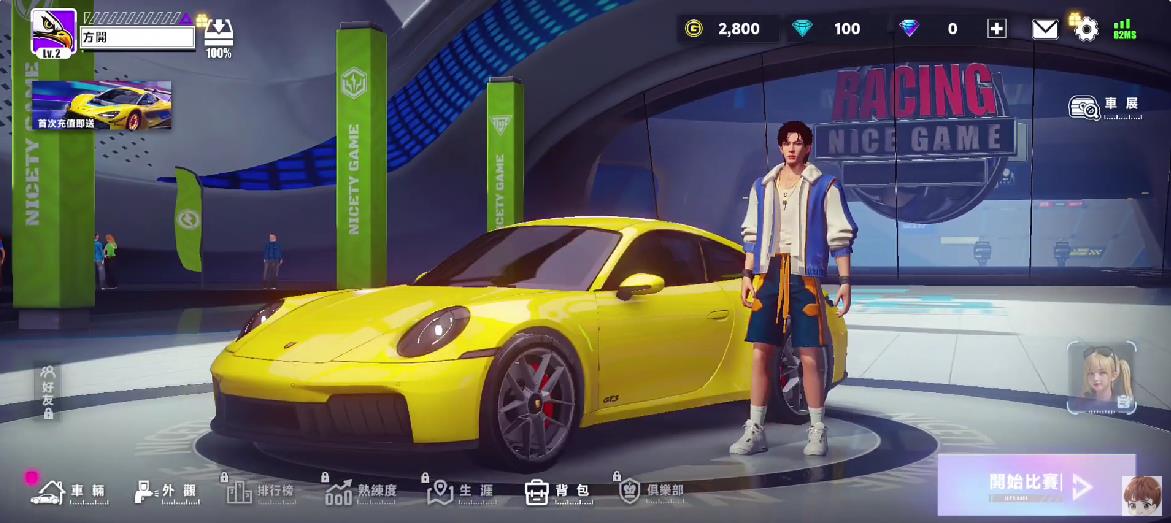Image resolution: width=1171 pixels, height=523 pixels.
Task: Click the player name field 方開
Action: (x=137, y=38)
